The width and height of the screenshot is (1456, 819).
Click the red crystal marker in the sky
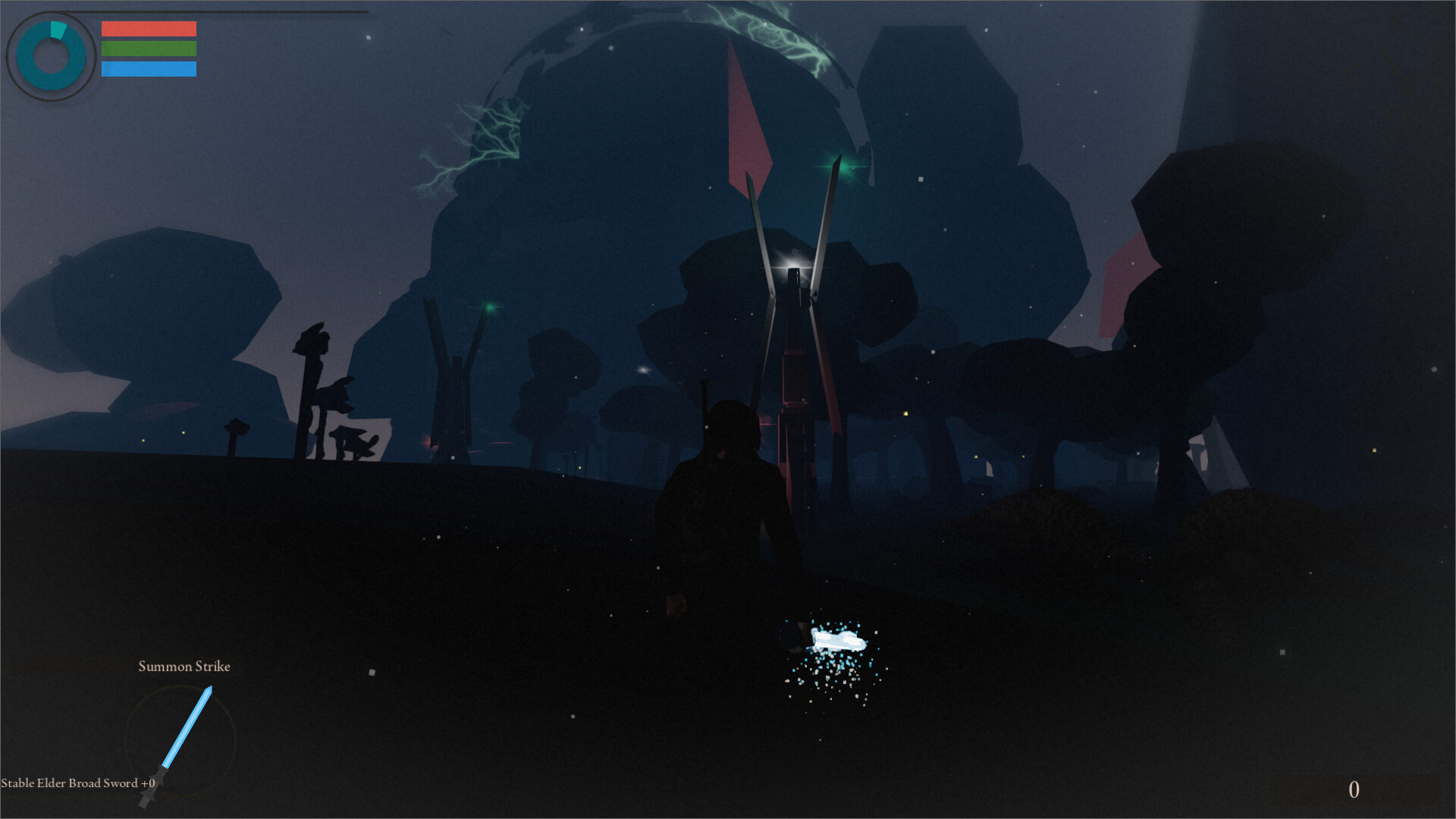click(x=747, y=121)
